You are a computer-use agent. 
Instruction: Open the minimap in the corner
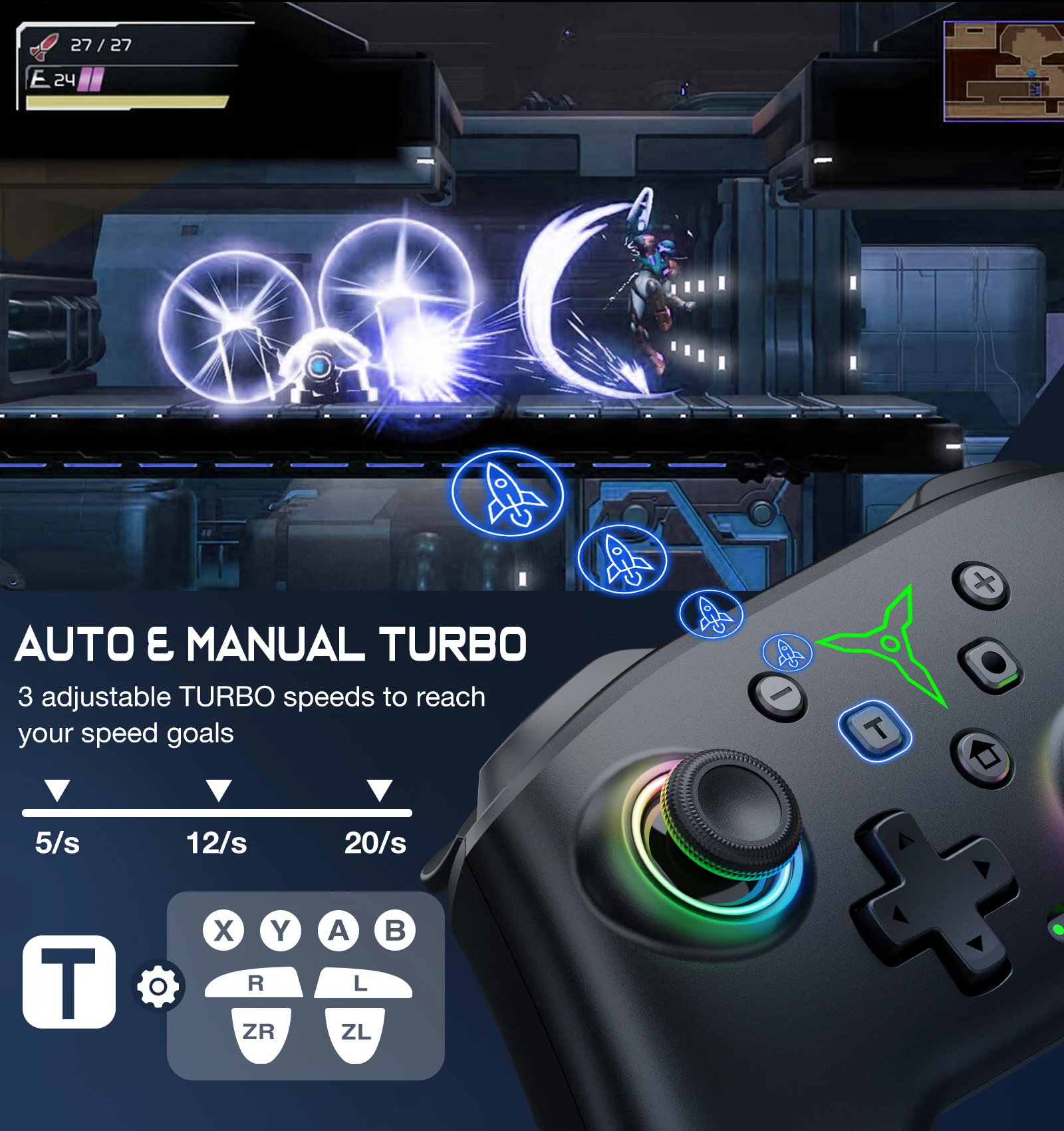[x=1004, y=71]
